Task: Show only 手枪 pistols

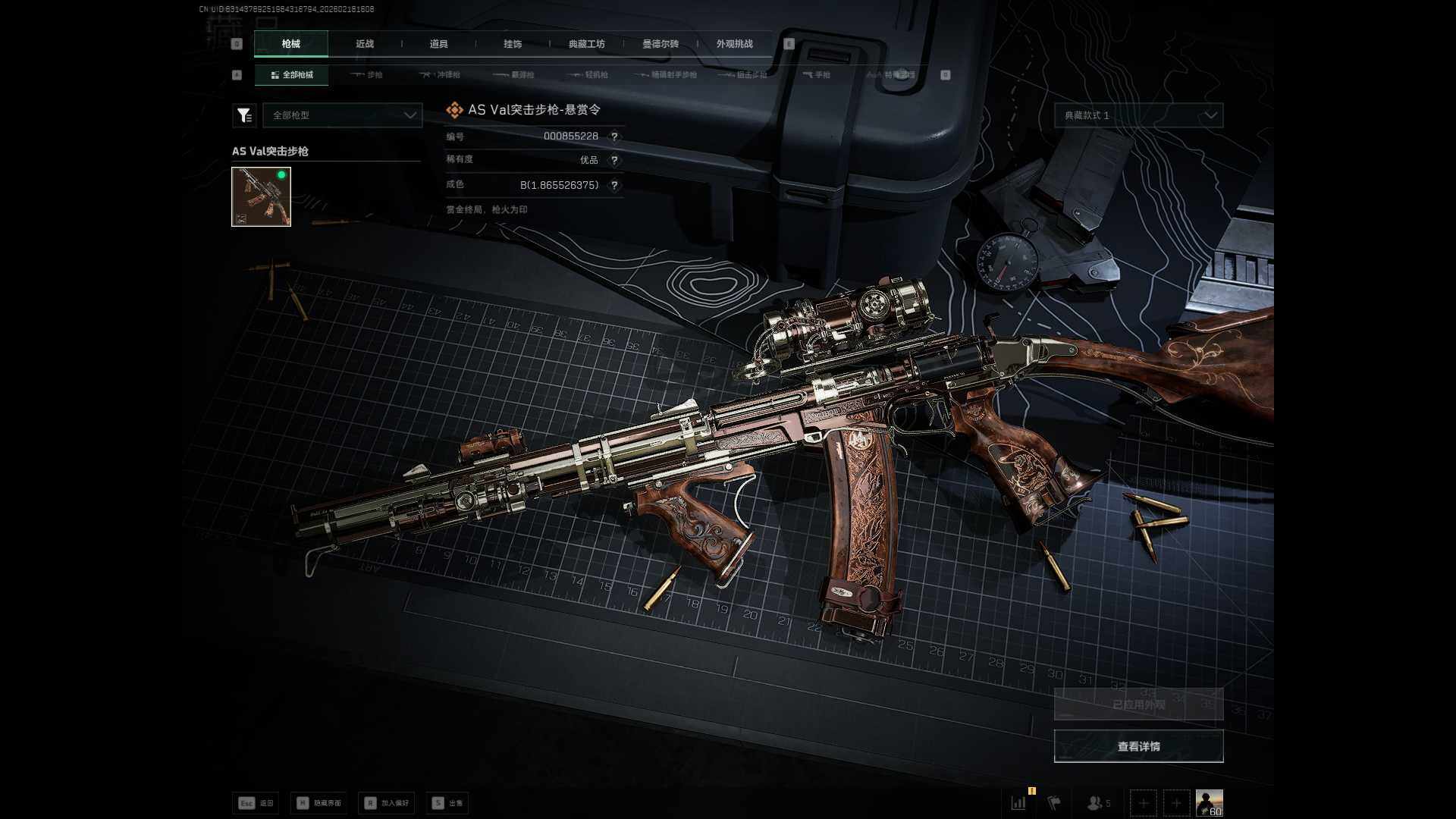Action: click(817, 75)
